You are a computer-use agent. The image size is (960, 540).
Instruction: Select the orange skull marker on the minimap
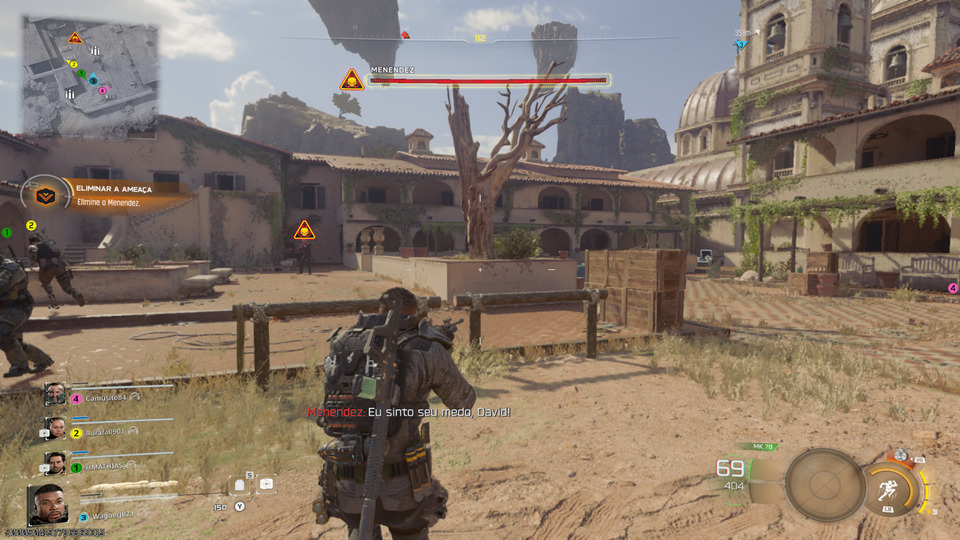74,38
